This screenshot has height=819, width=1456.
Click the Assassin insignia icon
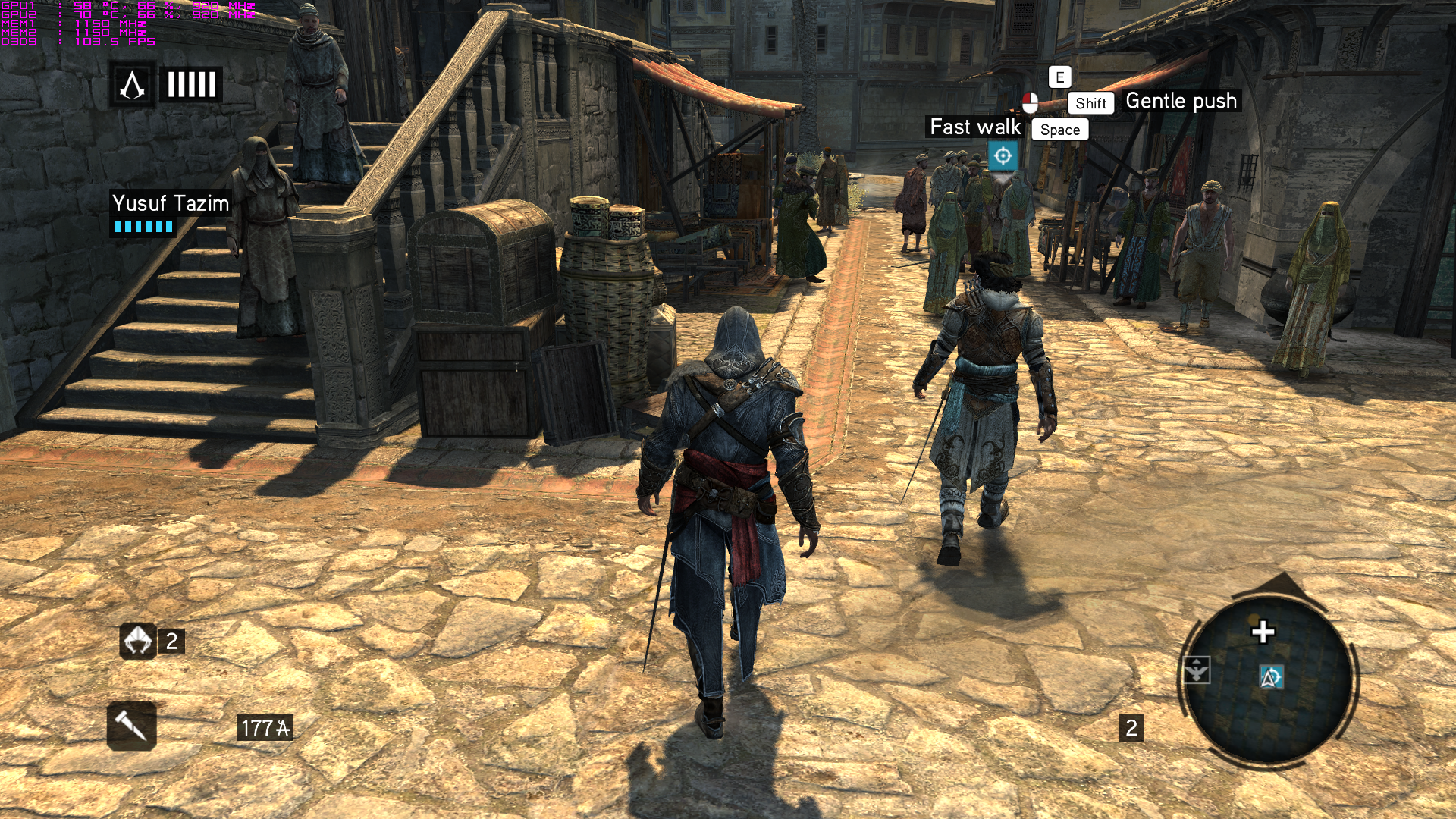(x=133, y=84)
